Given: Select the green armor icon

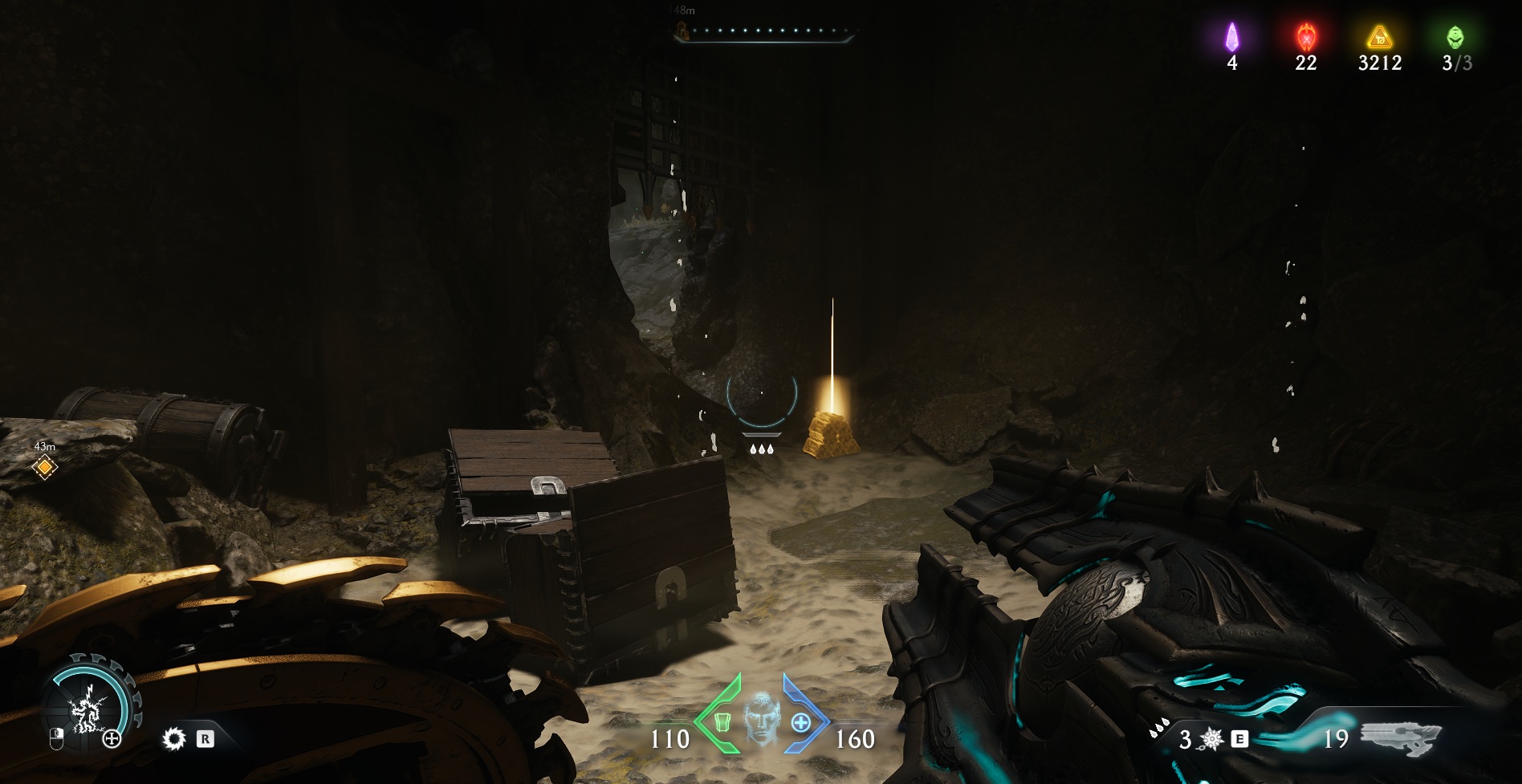Looking at the screenshot, I should [722, 722].
